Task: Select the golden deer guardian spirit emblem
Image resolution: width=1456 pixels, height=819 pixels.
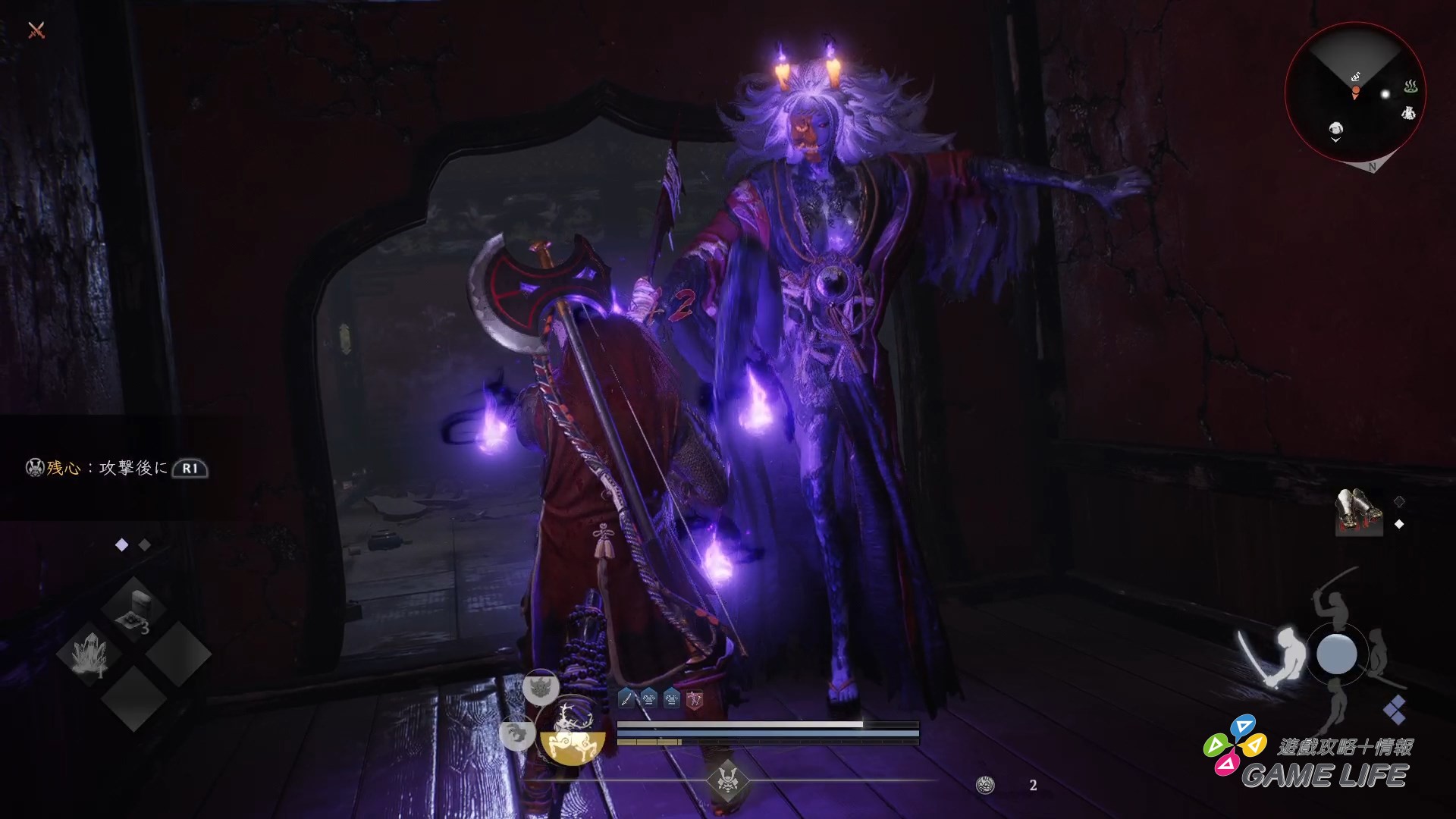Action: pyautogui.click(x=571, y=731)
